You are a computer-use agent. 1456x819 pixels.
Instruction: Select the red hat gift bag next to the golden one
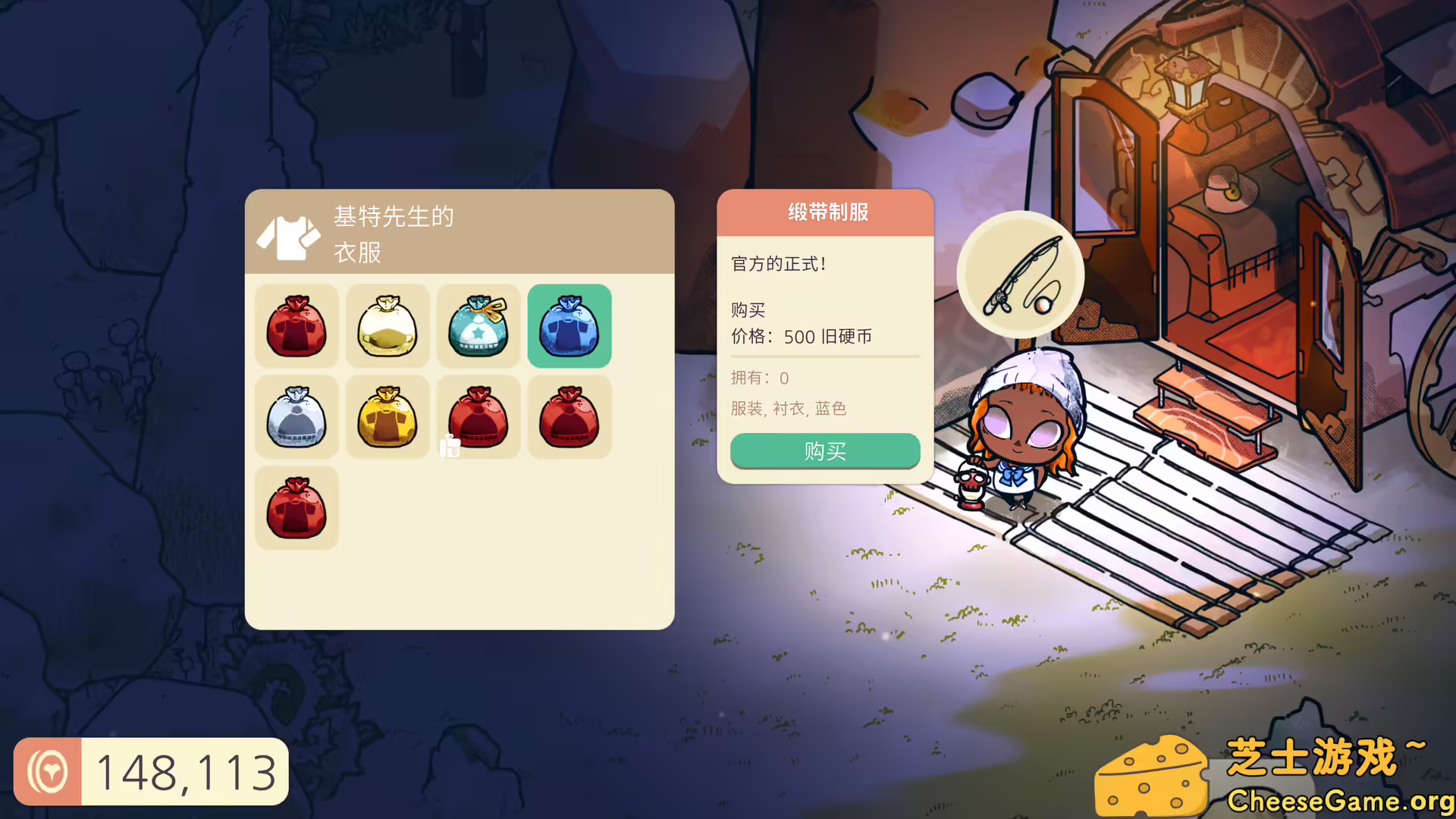tap(479, 416)
